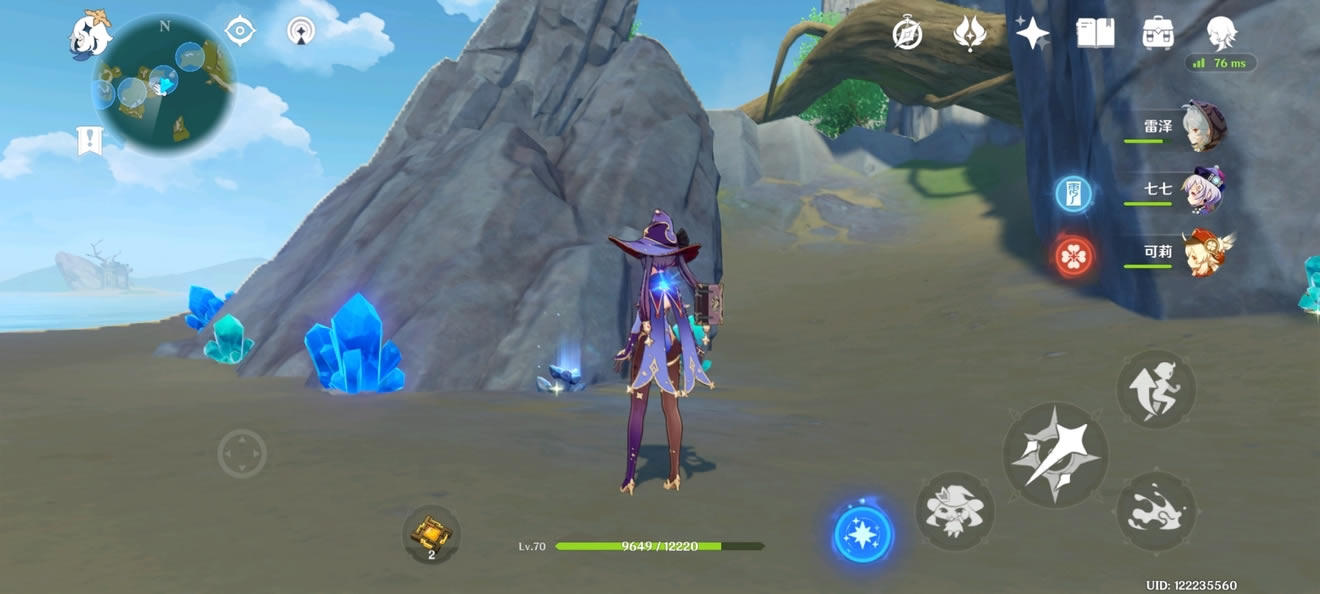Open the backpack inventory
This screenshot has width=1320, height=594.
1158,33
